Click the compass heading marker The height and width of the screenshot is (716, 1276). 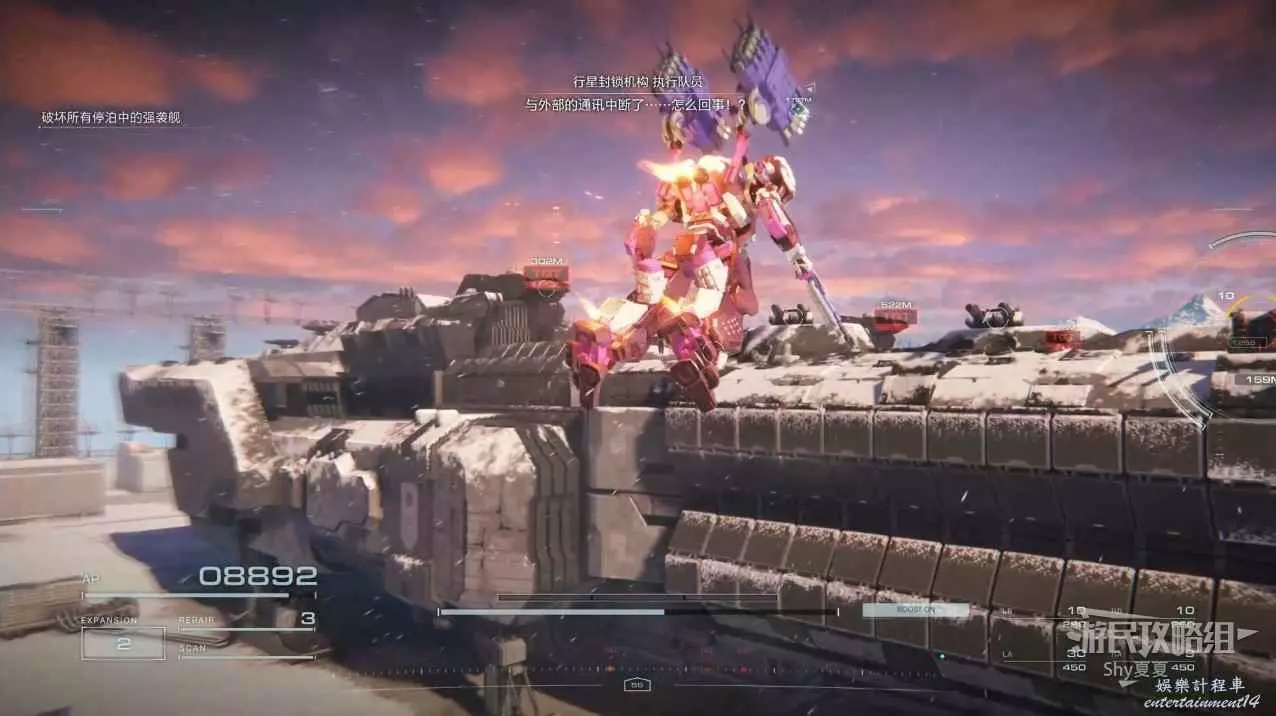pyautogui.click(x=636, y=685)
